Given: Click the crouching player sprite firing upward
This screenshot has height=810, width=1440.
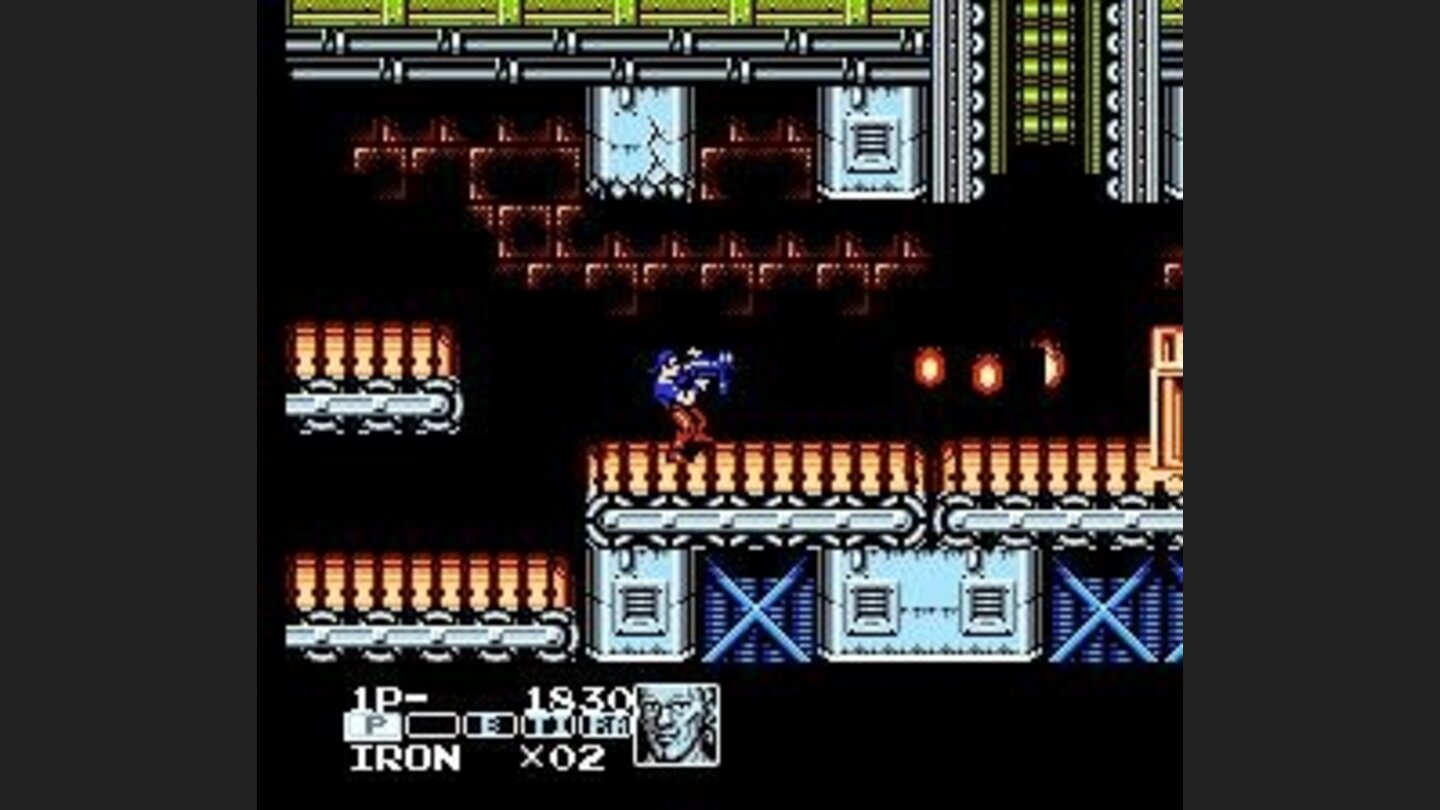Looking at the screenshot, I should click(x=690, y=400).
